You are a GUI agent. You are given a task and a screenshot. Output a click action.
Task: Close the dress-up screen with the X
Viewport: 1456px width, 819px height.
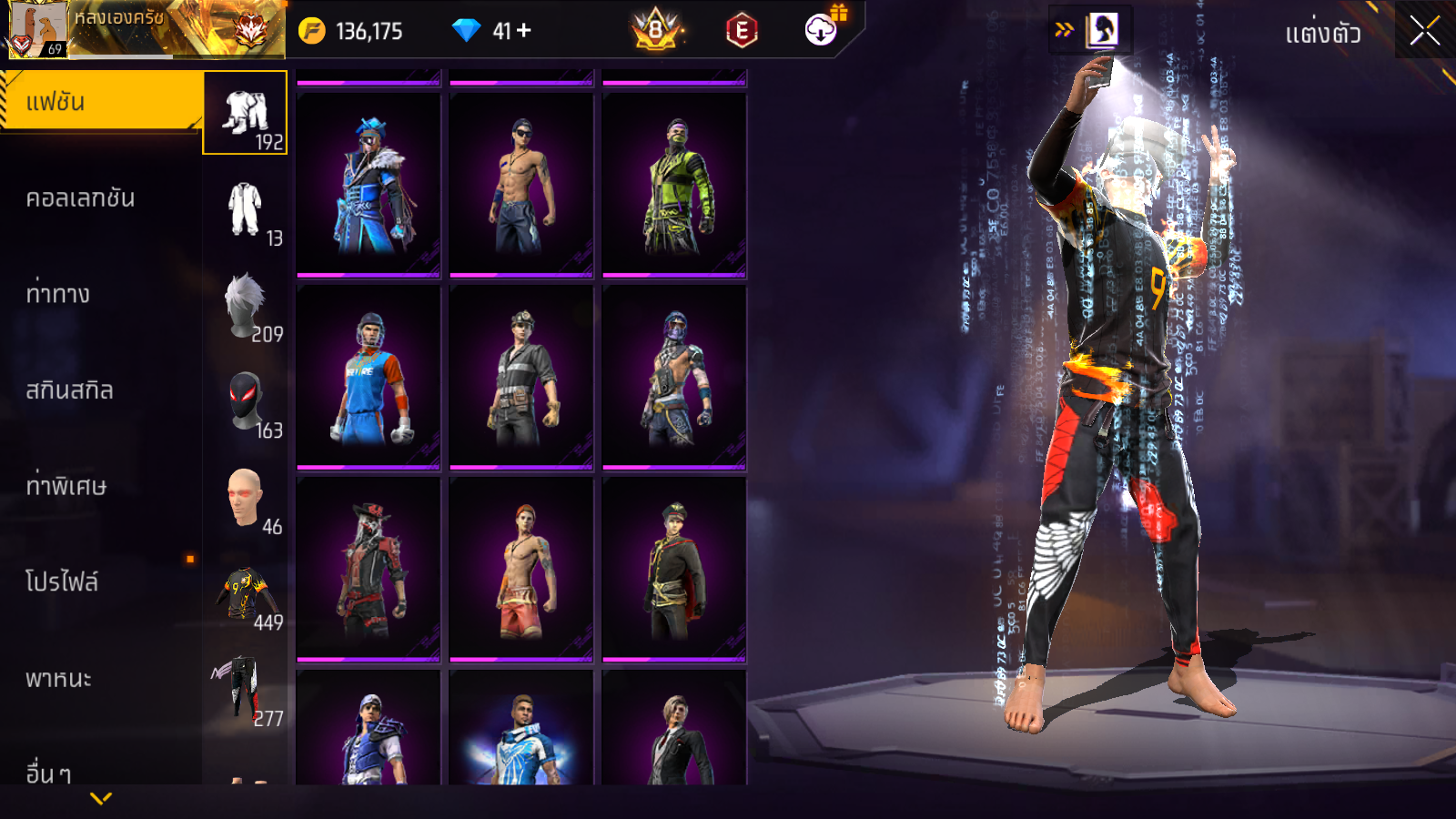tap(1424, 31)
